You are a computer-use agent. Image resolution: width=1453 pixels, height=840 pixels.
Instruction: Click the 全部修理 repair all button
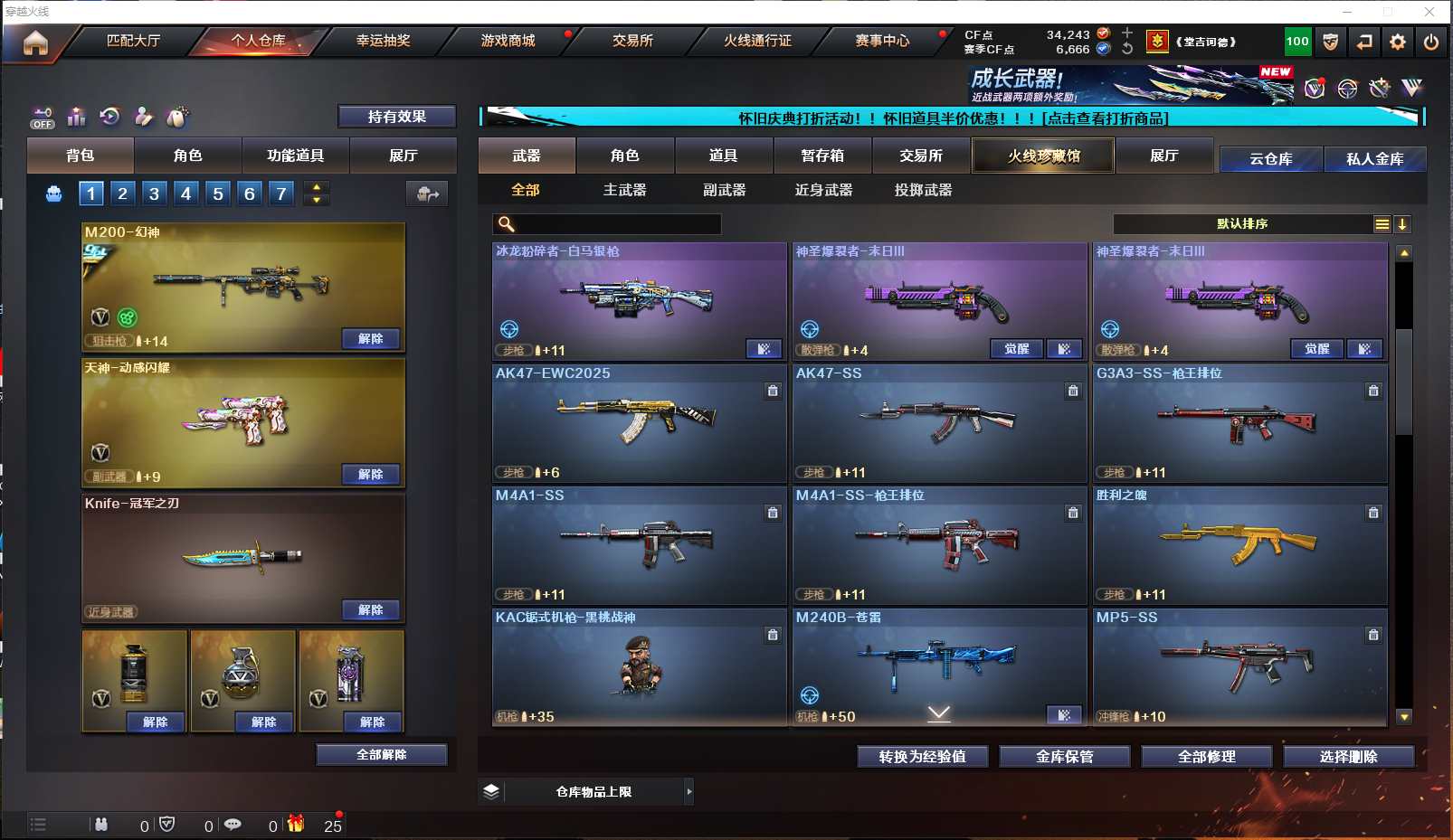coord(1206,756)
